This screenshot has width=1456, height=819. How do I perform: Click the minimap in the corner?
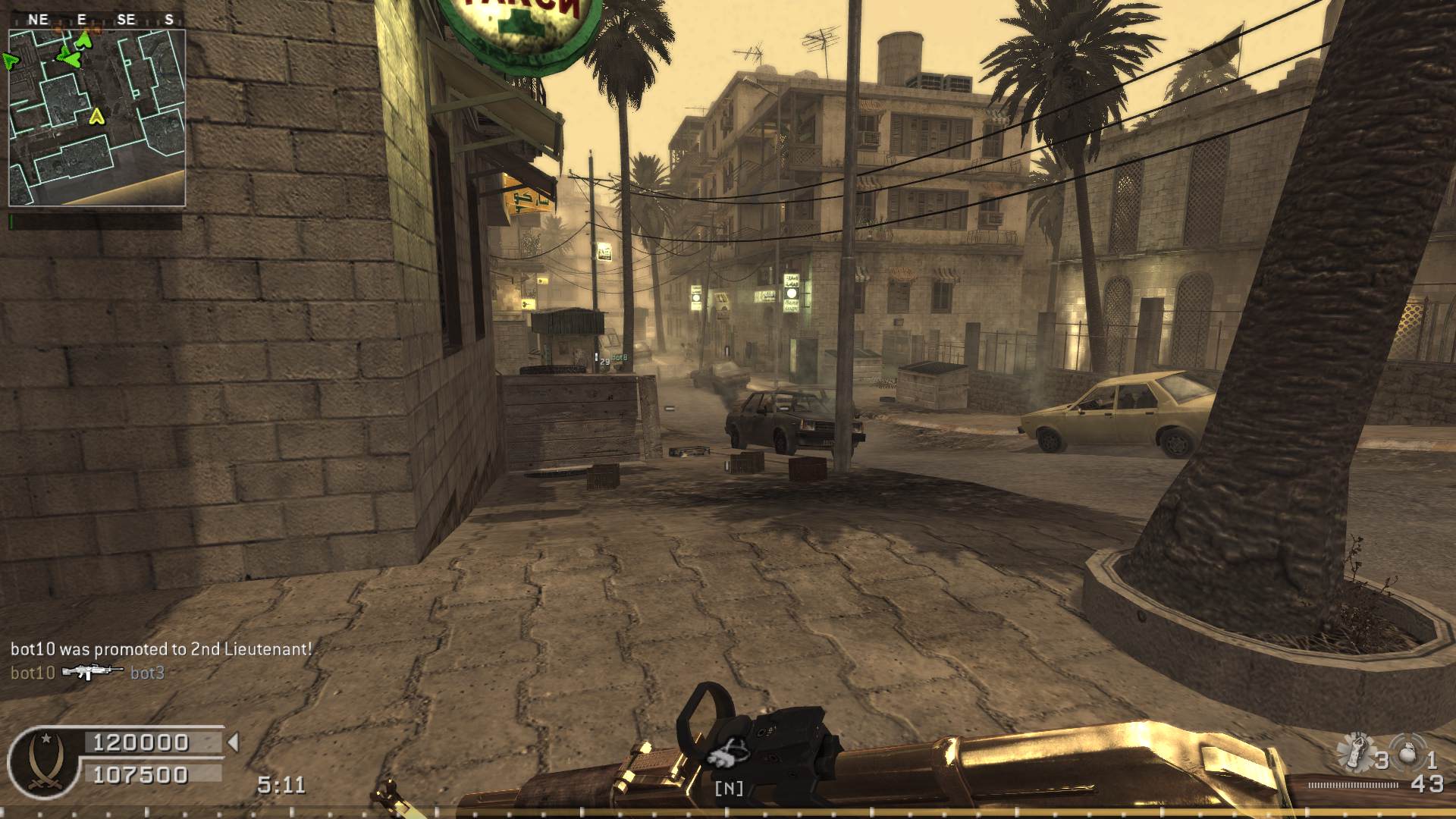pos(97,118)
